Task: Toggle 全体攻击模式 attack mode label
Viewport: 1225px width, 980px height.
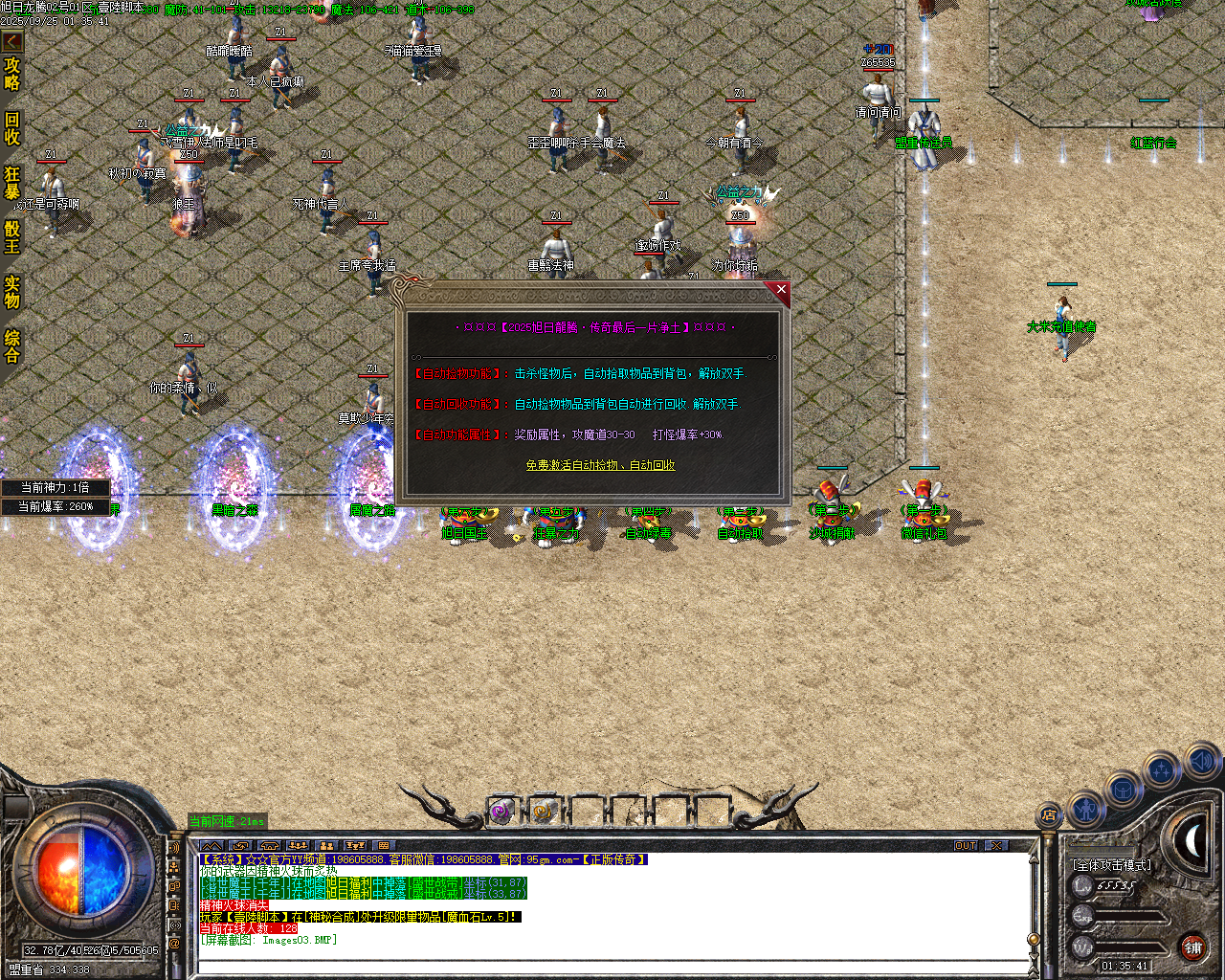Action: point(1112,864)
